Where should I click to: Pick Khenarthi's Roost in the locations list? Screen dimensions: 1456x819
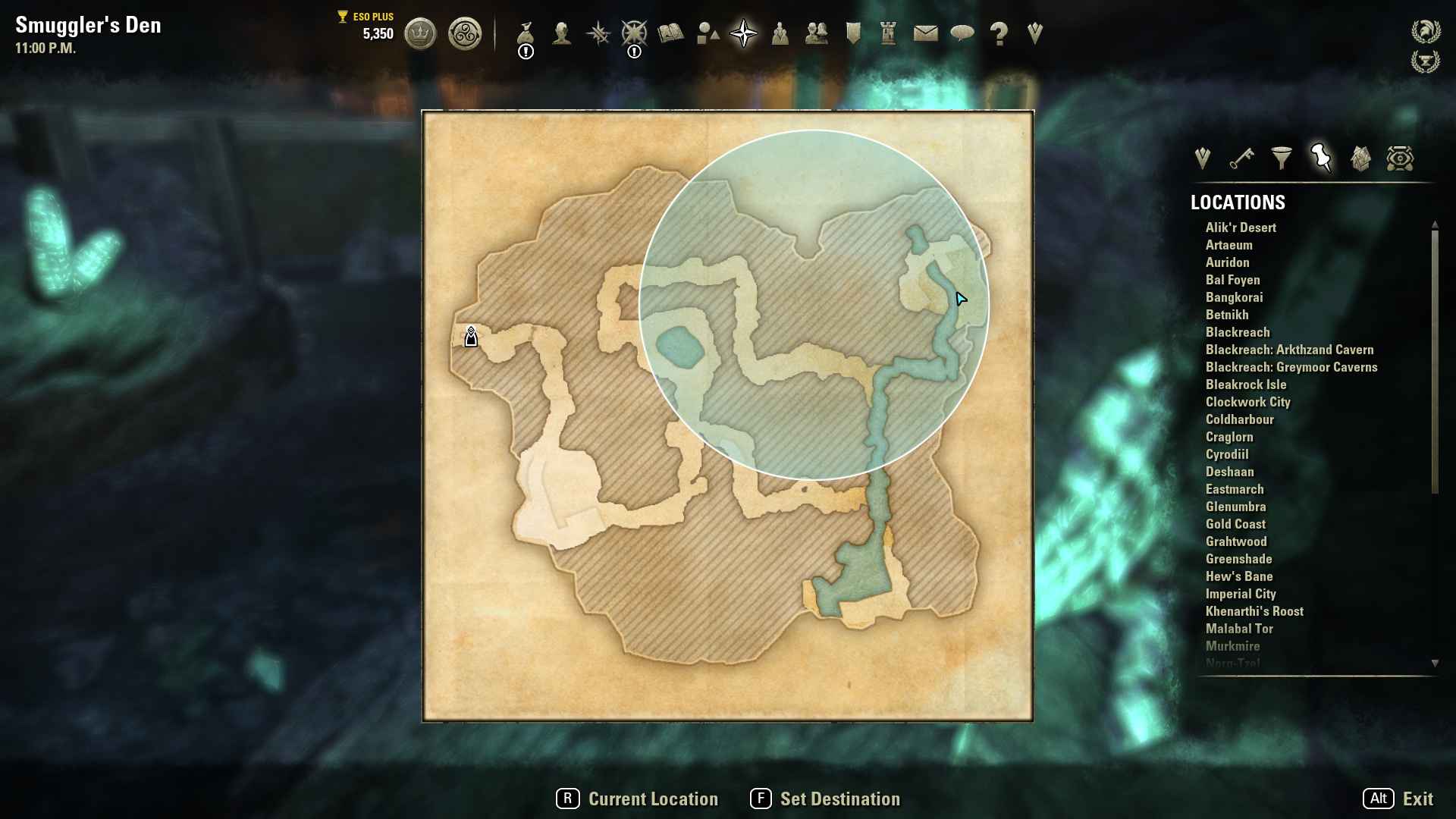coord(1254,611)
